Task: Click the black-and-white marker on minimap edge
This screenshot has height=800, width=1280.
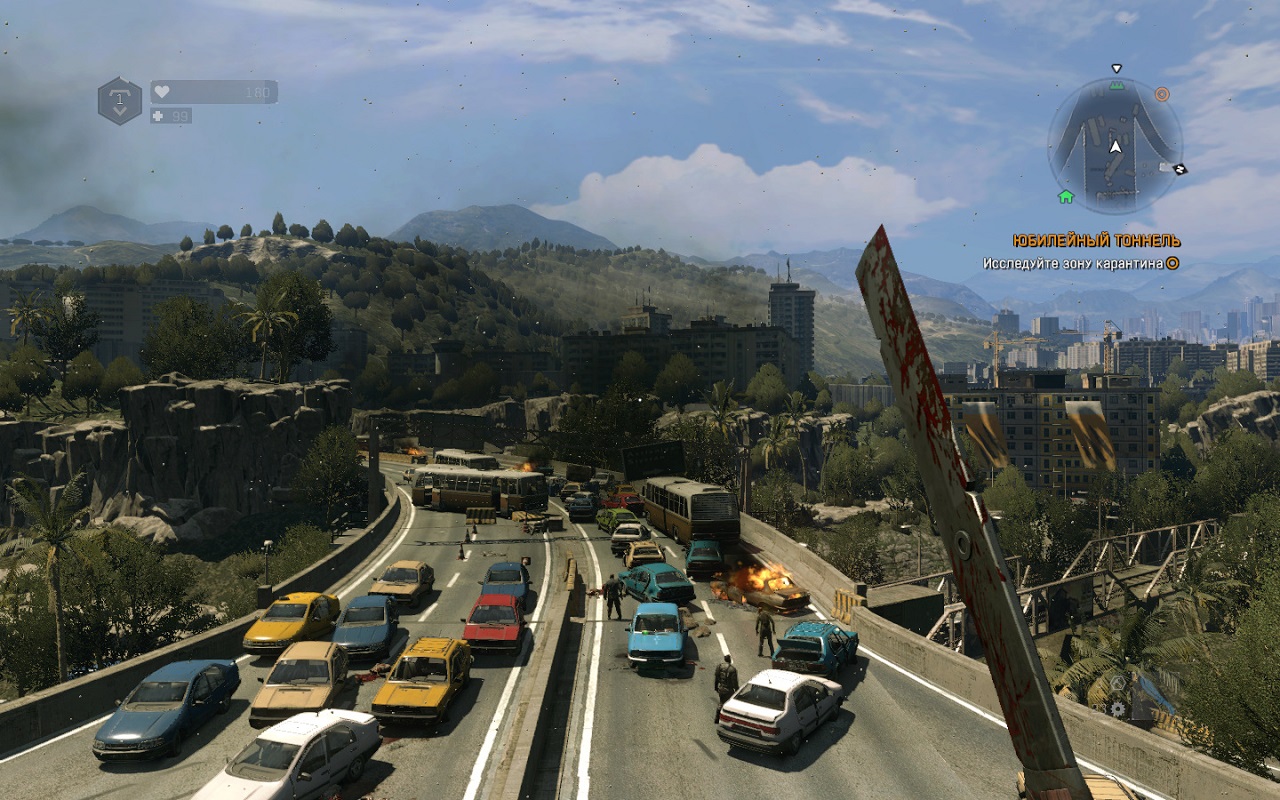Action: pyautogui.click(x=1179, y=169)
